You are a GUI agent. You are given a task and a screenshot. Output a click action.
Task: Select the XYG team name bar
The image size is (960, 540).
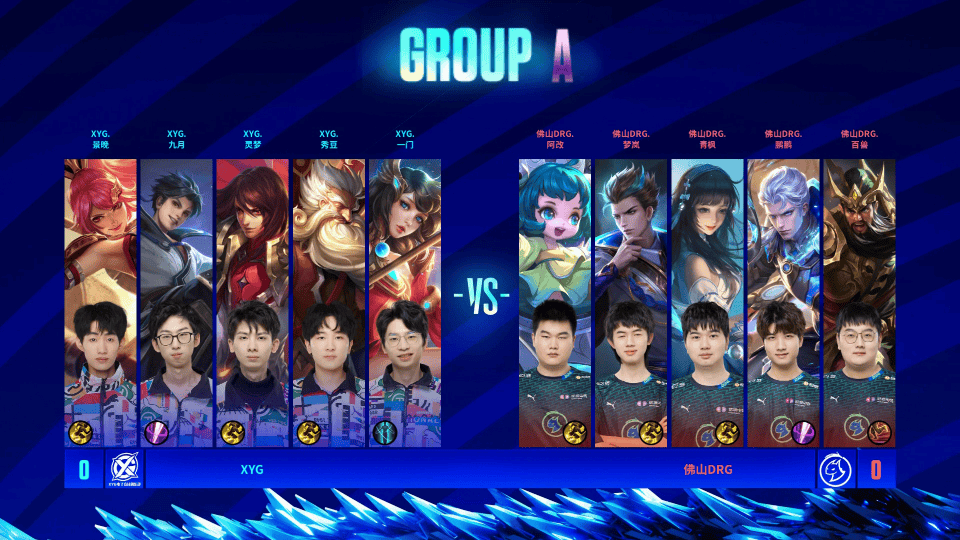[252, 469]
